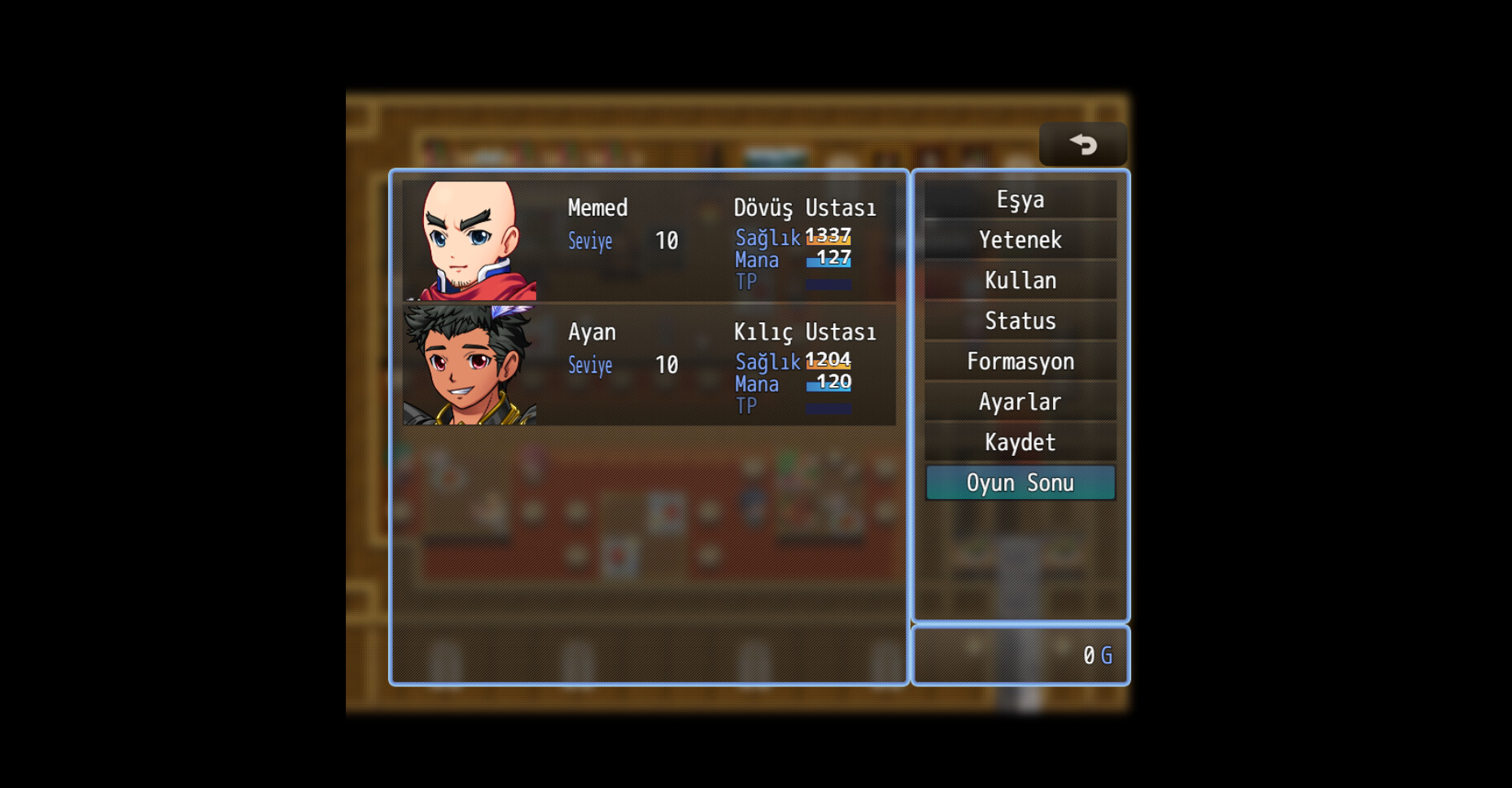Click the Dövüş Ustası class label
This screenshot has width=1512, height=788.
[x=805, y=208]
